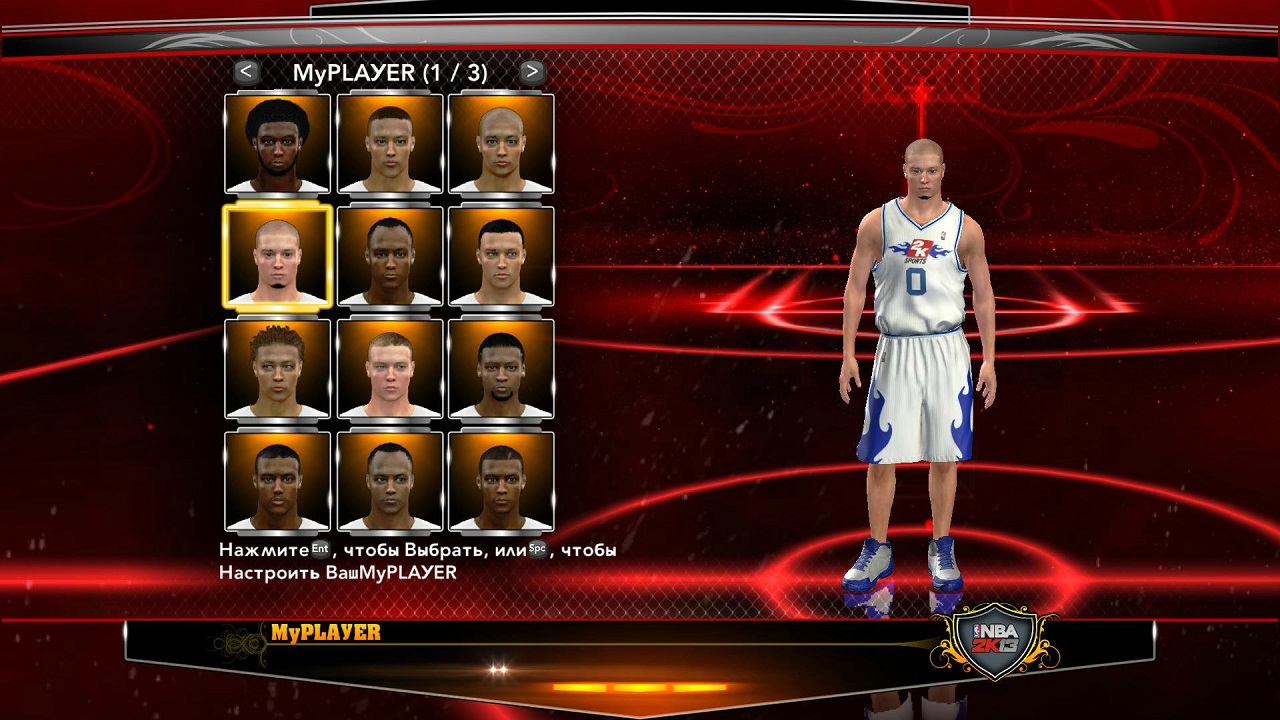Screen dimensions: 1280x720
Task: Pick the face with short brown twisted hair
Action: pos(277,368)
